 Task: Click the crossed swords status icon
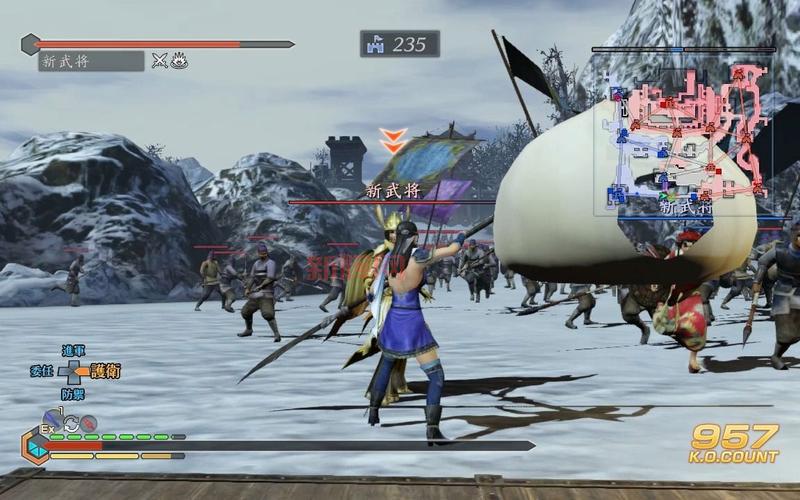(159, 61)
